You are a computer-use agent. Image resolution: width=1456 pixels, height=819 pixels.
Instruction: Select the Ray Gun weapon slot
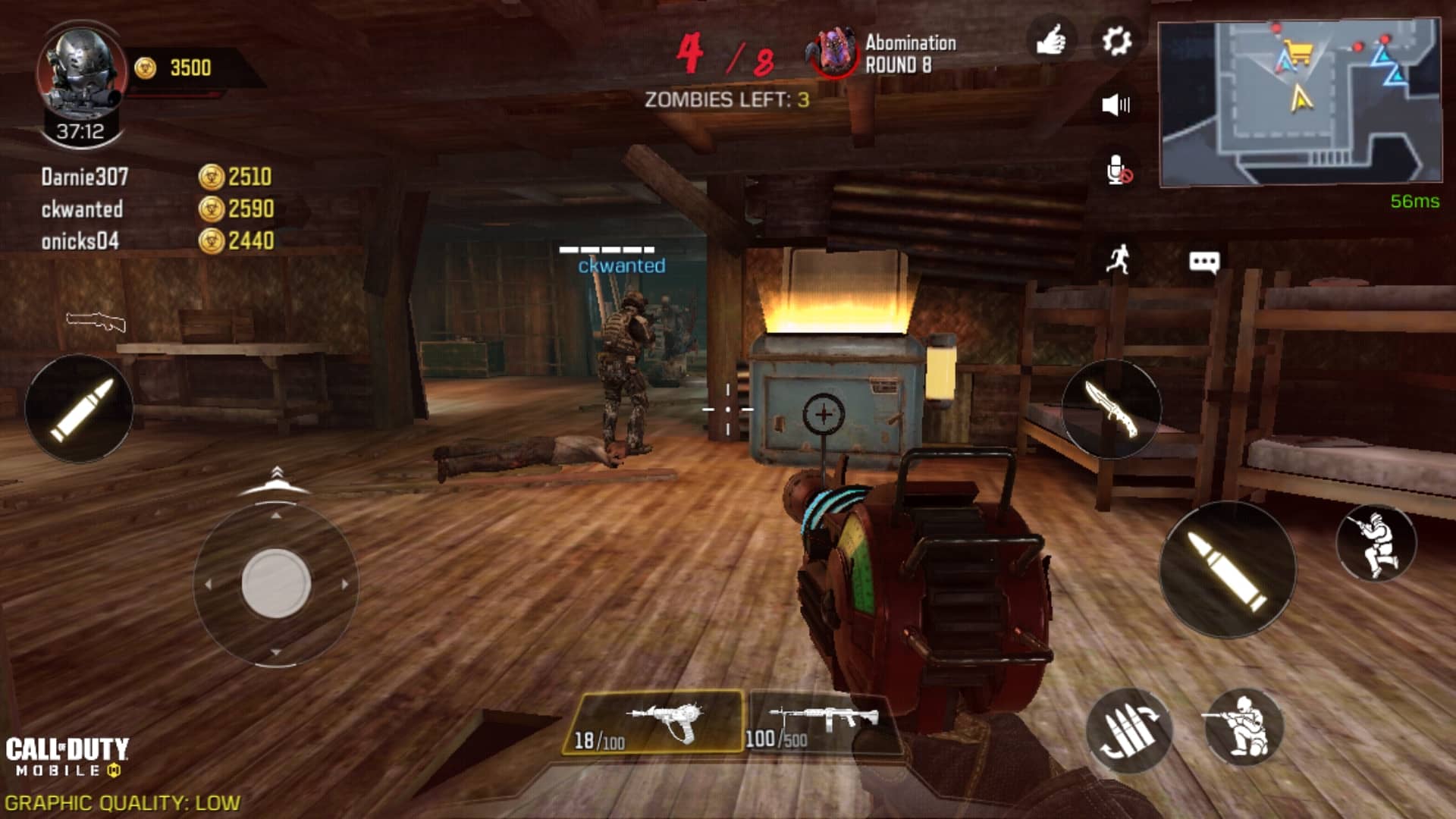[x=654, y=722]
